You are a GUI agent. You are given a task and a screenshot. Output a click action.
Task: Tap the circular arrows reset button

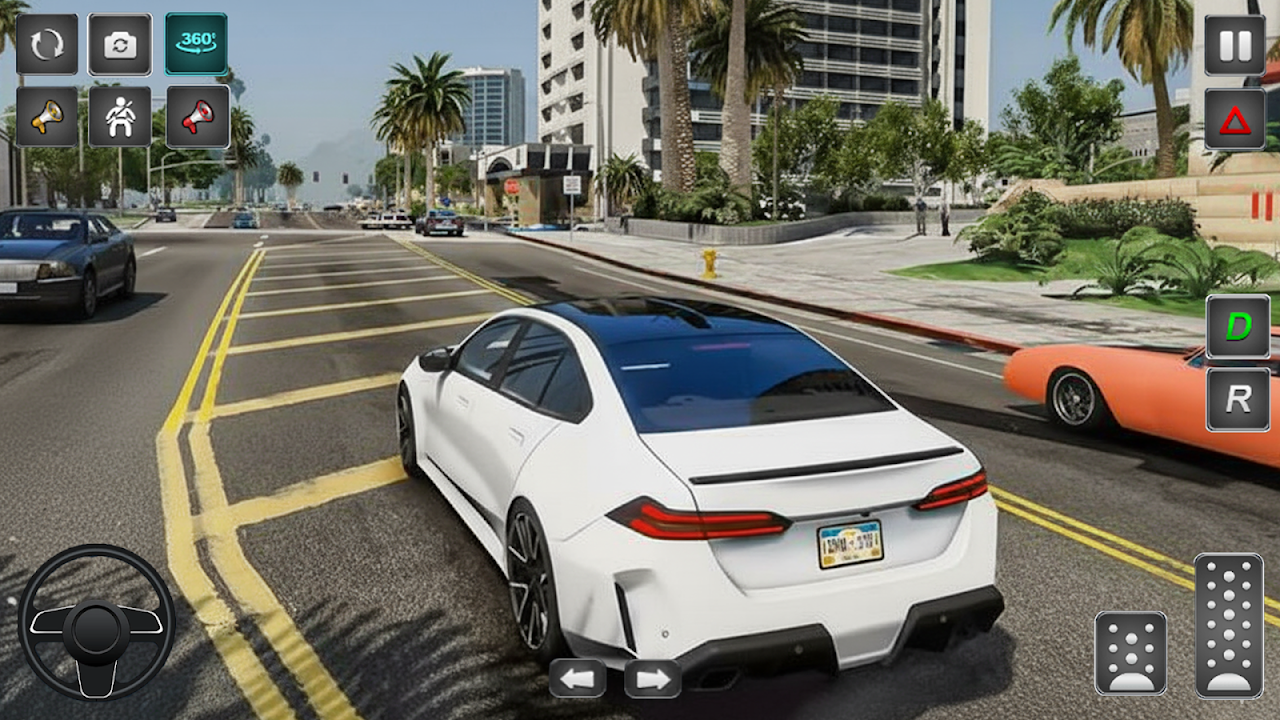[x=47, y=44]
